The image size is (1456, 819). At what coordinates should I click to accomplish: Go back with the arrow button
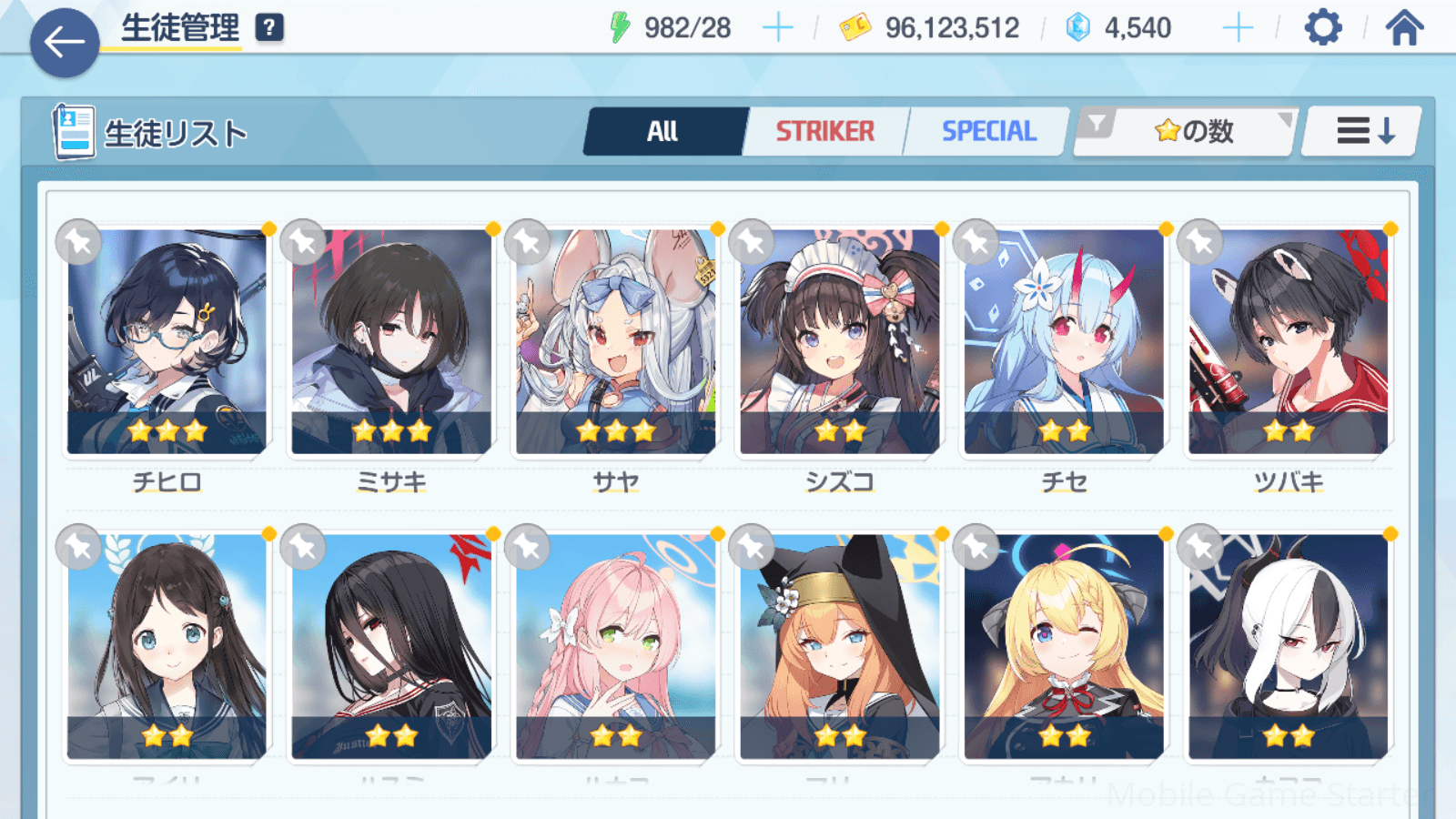[x=65, y=42]
